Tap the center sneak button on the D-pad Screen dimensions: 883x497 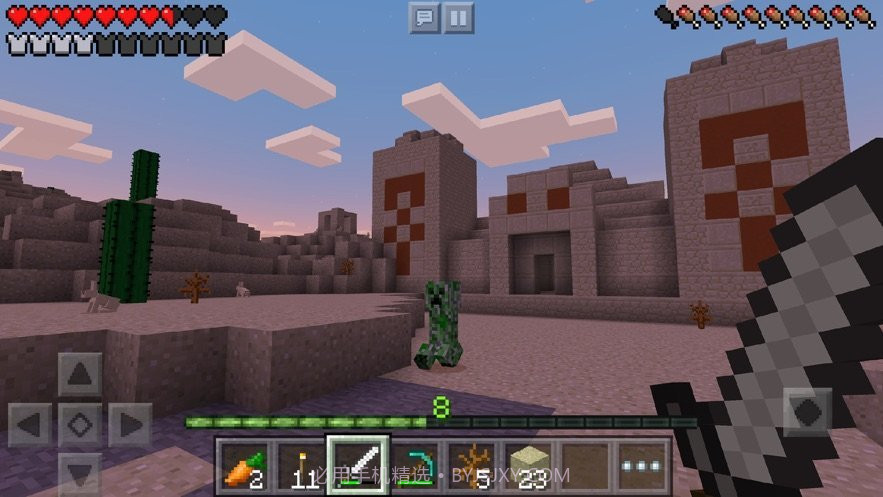(79, 425)
